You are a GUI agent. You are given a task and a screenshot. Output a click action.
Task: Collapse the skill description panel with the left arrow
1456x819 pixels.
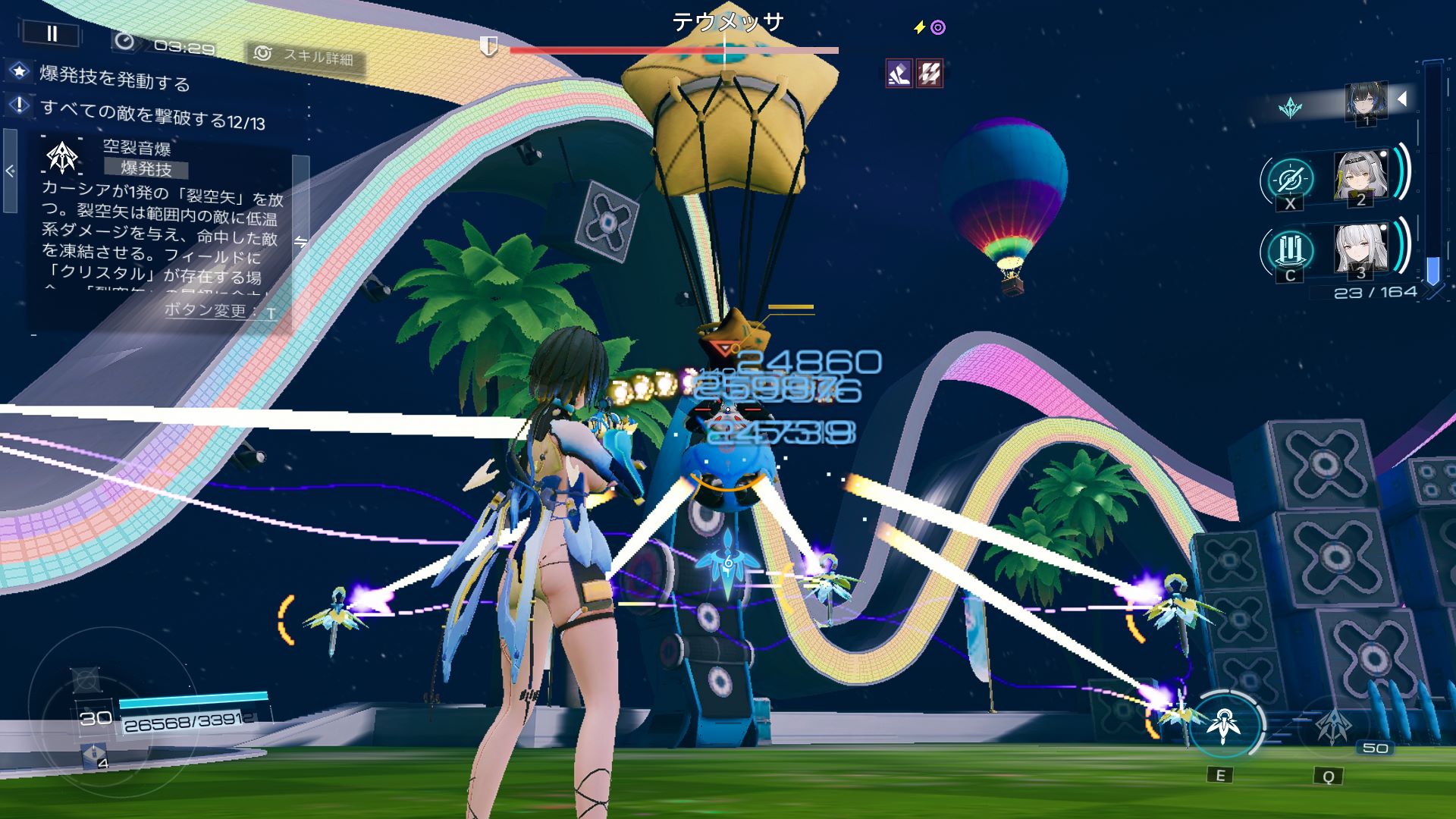pos(10,171)
